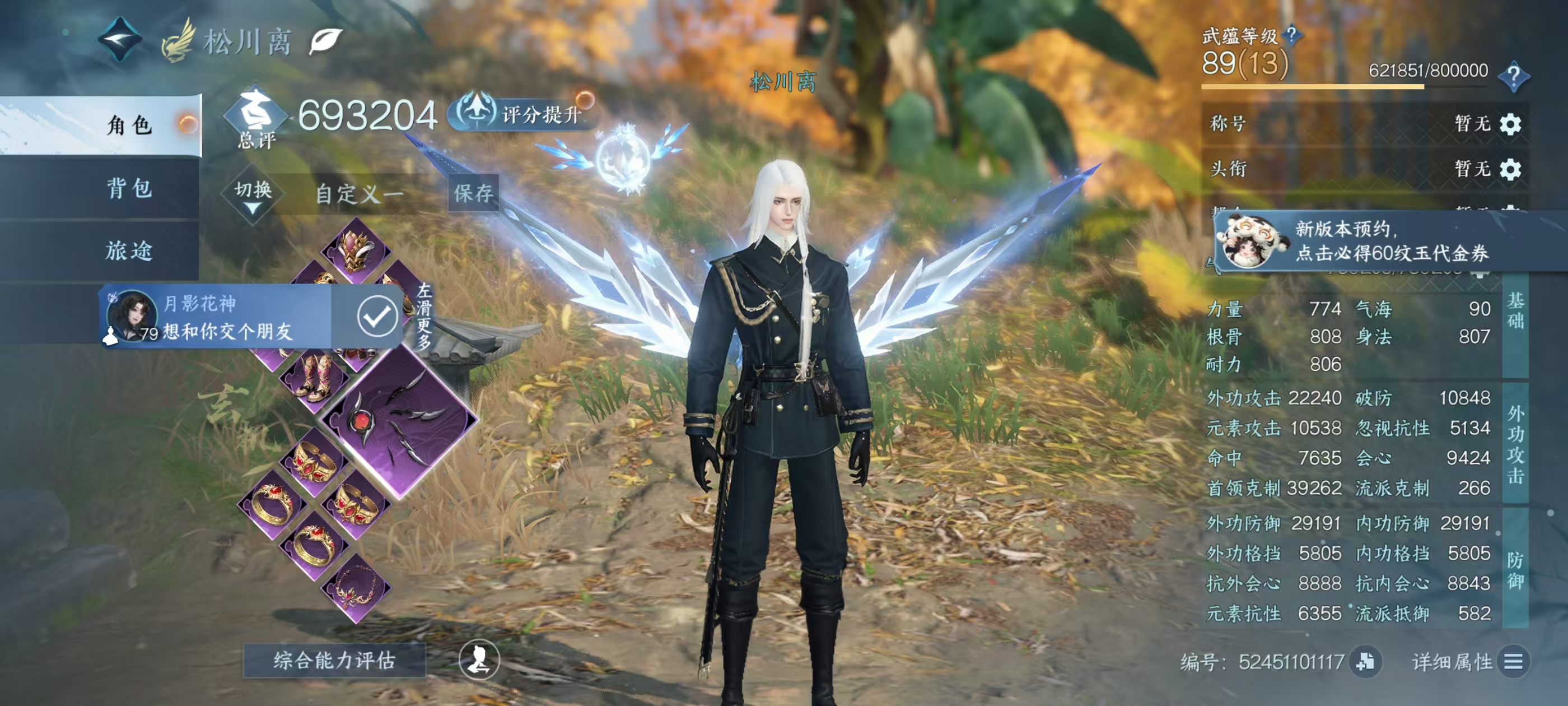Select the boots equipment slot
1568x706 pixels.
pos(314,379)
